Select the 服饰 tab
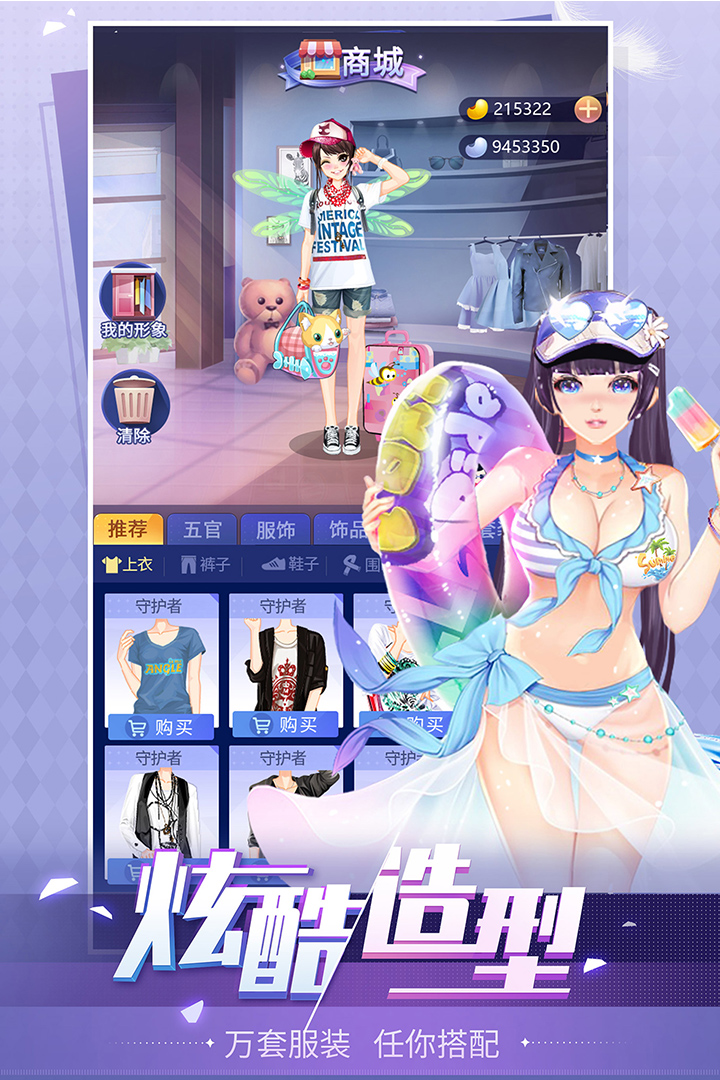Image resolution: width=720 pixels, height=1080 pixels. pyautogui.click(x=275, y=528)
